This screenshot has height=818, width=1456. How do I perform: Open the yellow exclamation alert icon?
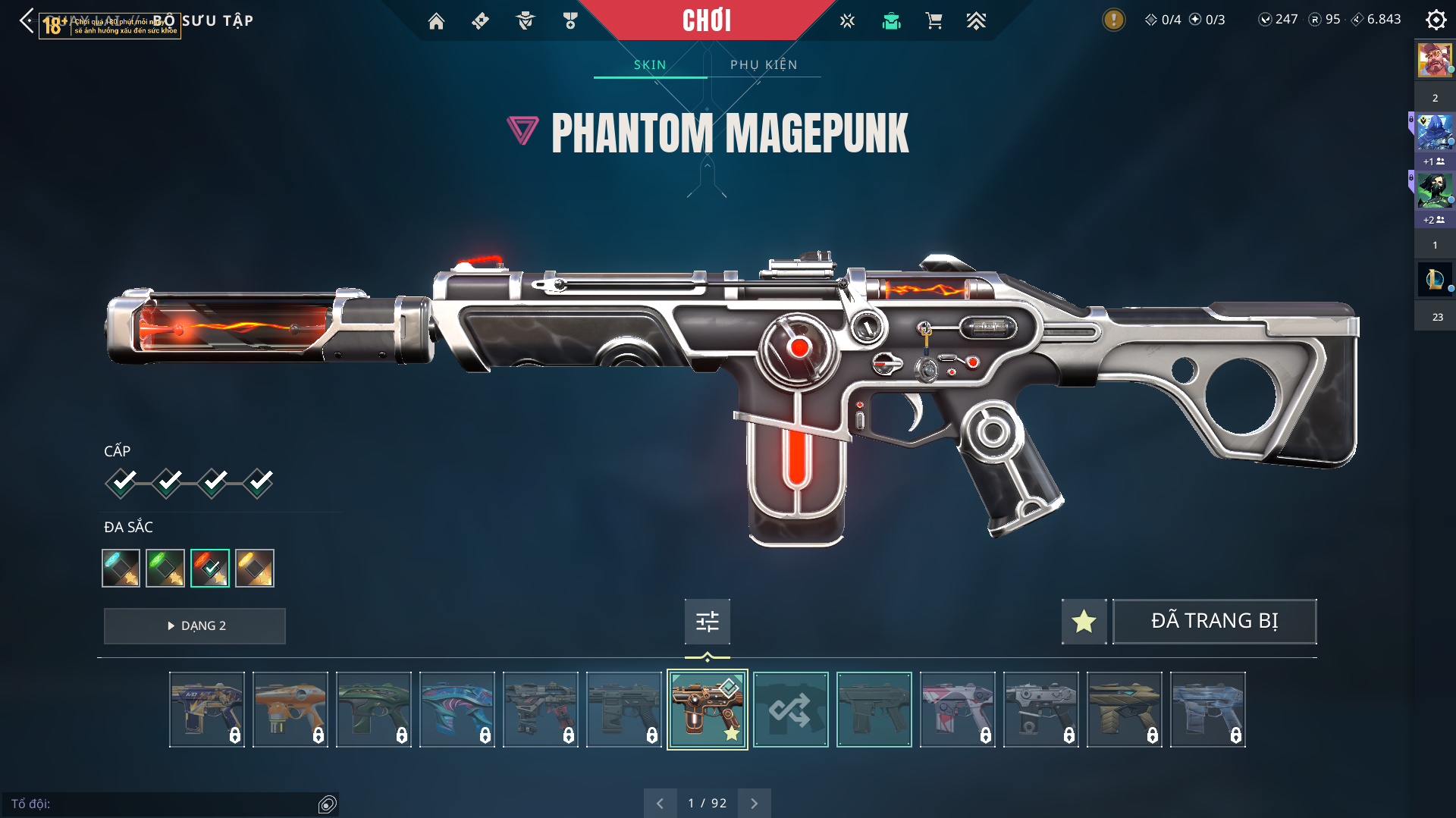click(1113, 20)
